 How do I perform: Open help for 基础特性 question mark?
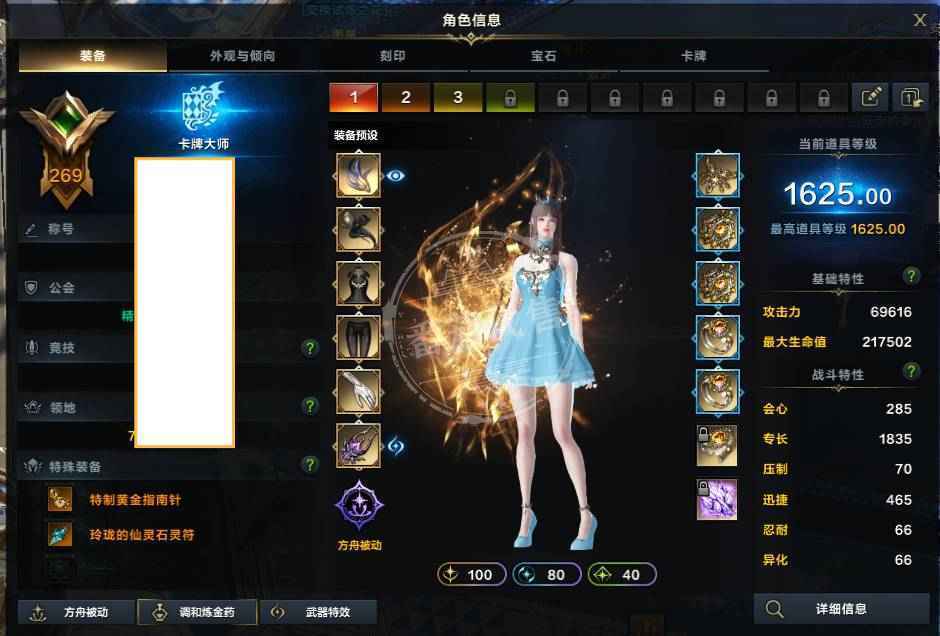[x=911, y=276]
